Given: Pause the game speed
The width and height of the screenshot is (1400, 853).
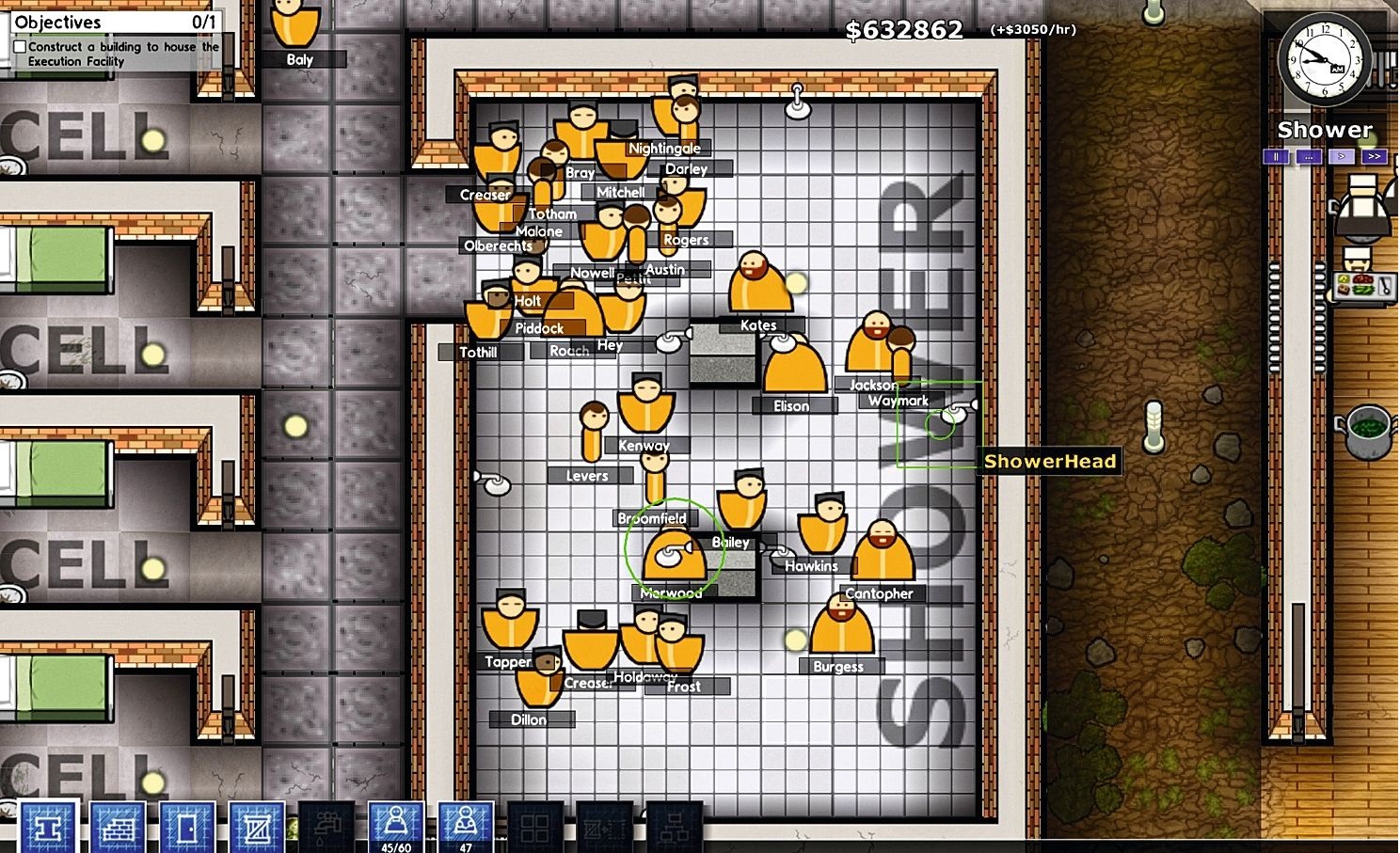Looking at the screenshot, I should pos(1276,157).
